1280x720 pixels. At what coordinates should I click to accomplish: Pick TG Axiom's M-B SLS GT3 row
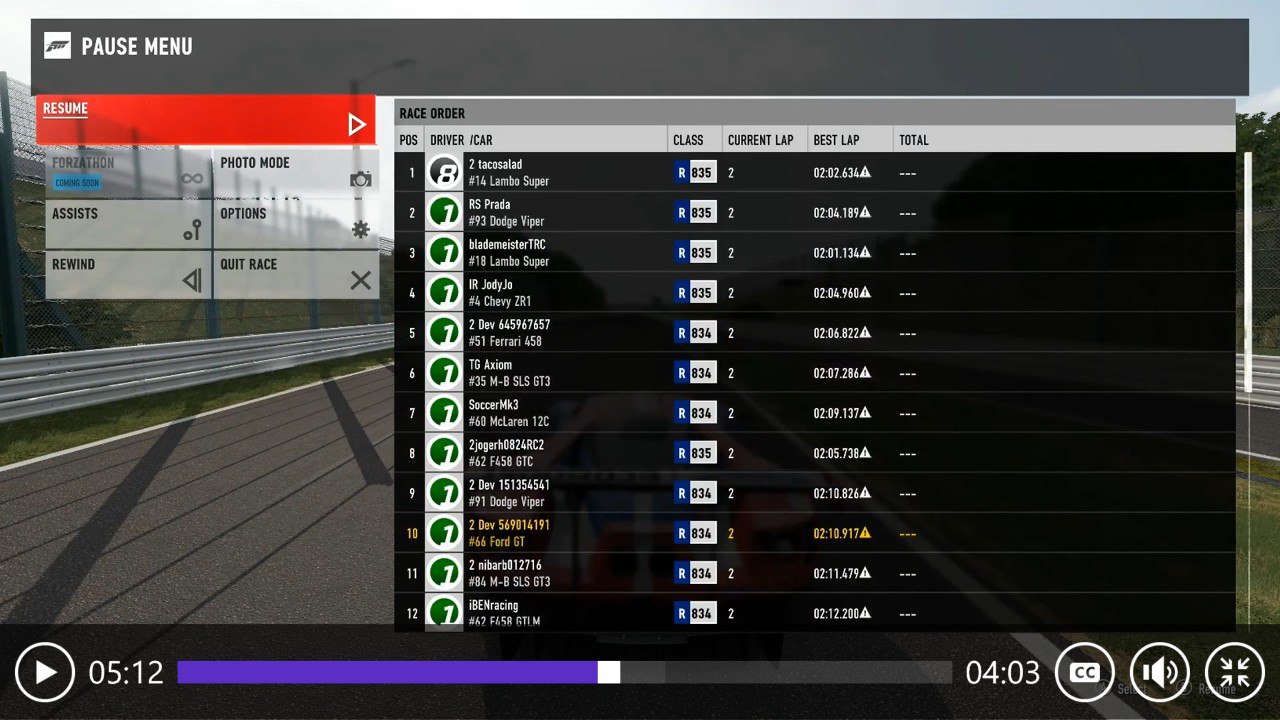coord(814,373)
